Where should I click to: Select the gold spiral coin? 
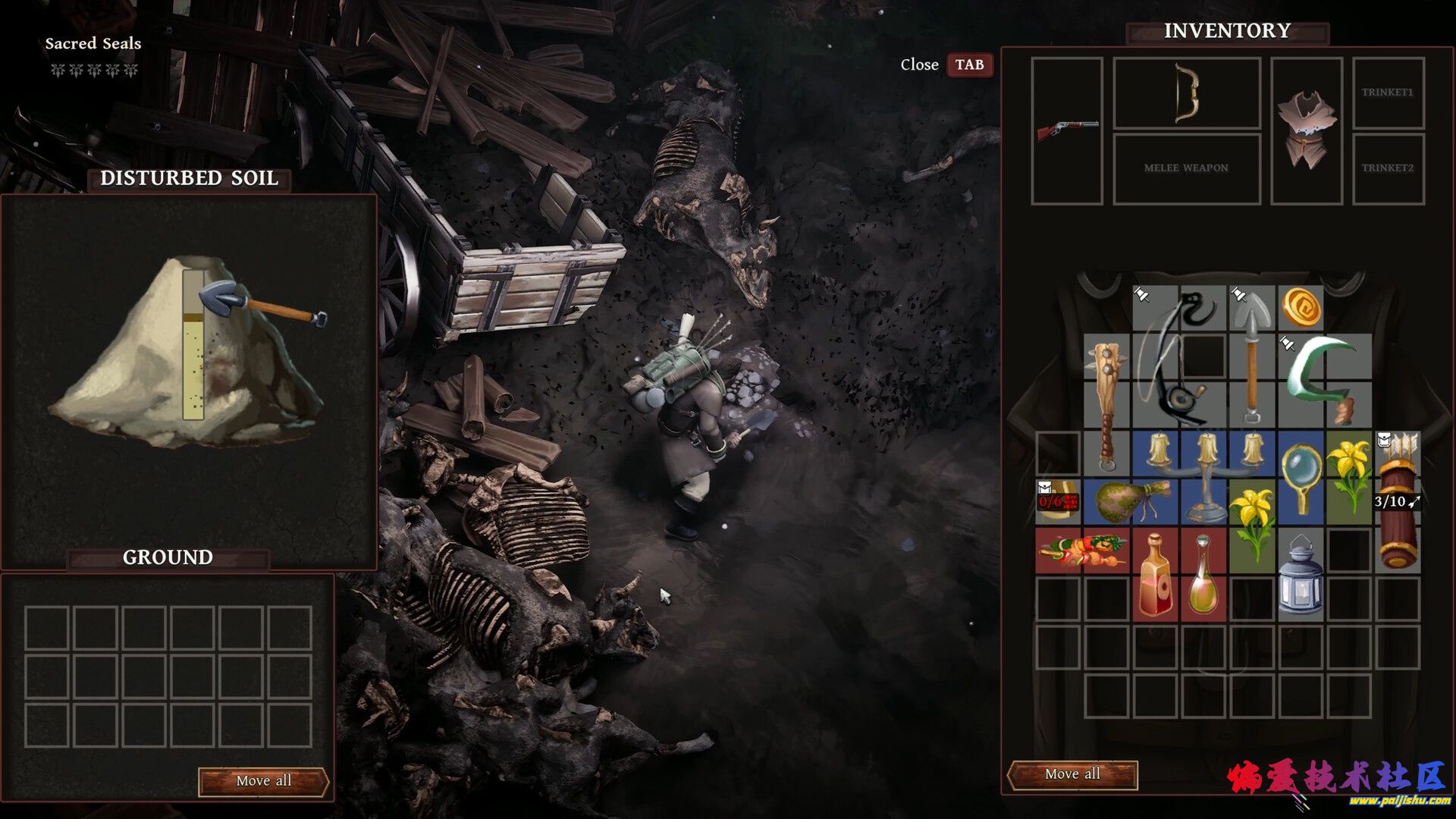click(1301, 308)
